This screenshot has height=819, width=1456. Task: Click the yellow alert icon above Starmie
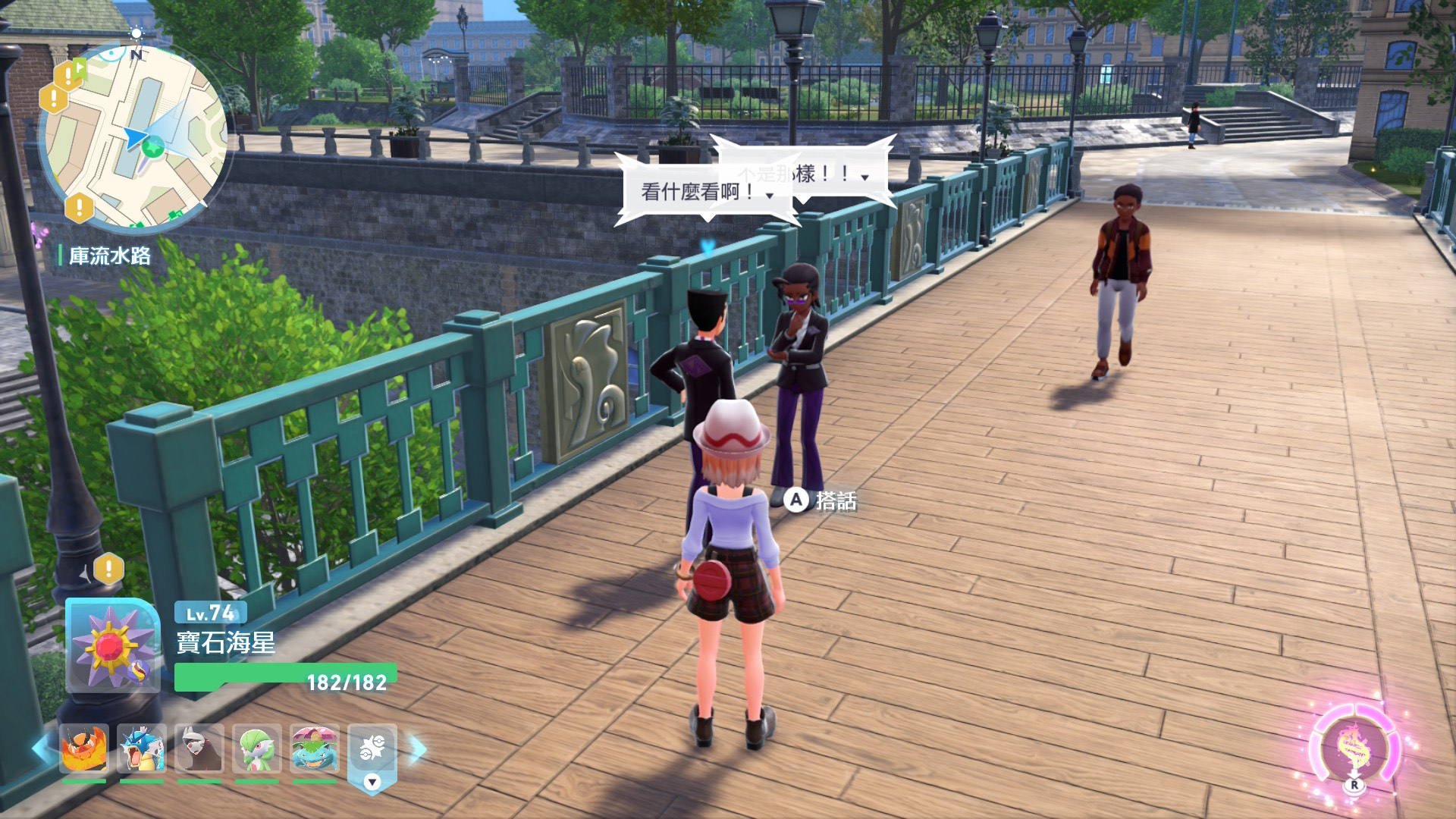[x=109, y=568]
